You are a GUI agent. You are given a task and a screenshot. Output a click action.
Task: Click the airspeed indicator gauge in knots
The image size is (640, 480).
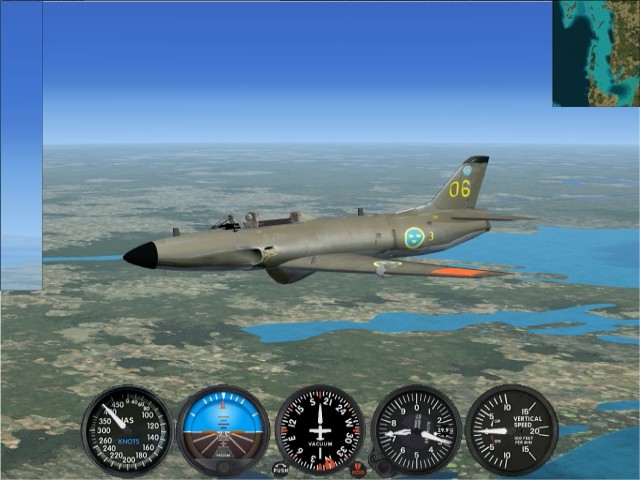[127, 431]
